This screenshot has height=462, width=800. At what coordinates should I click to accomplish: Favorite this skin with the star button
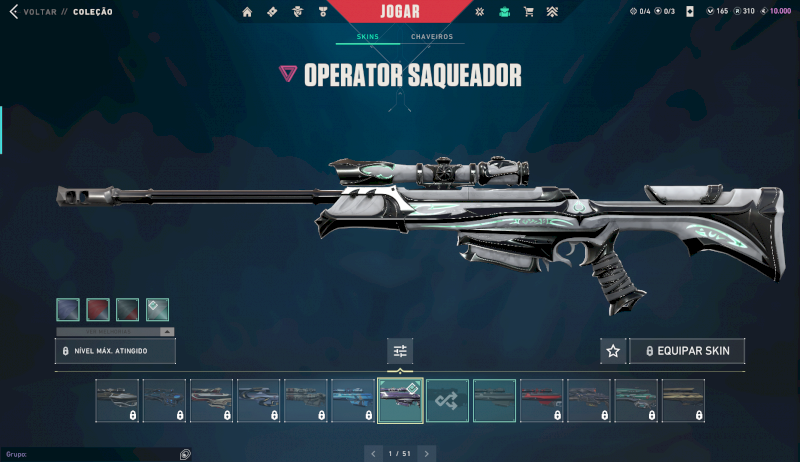pyautogui.click(x=613, y=351)
